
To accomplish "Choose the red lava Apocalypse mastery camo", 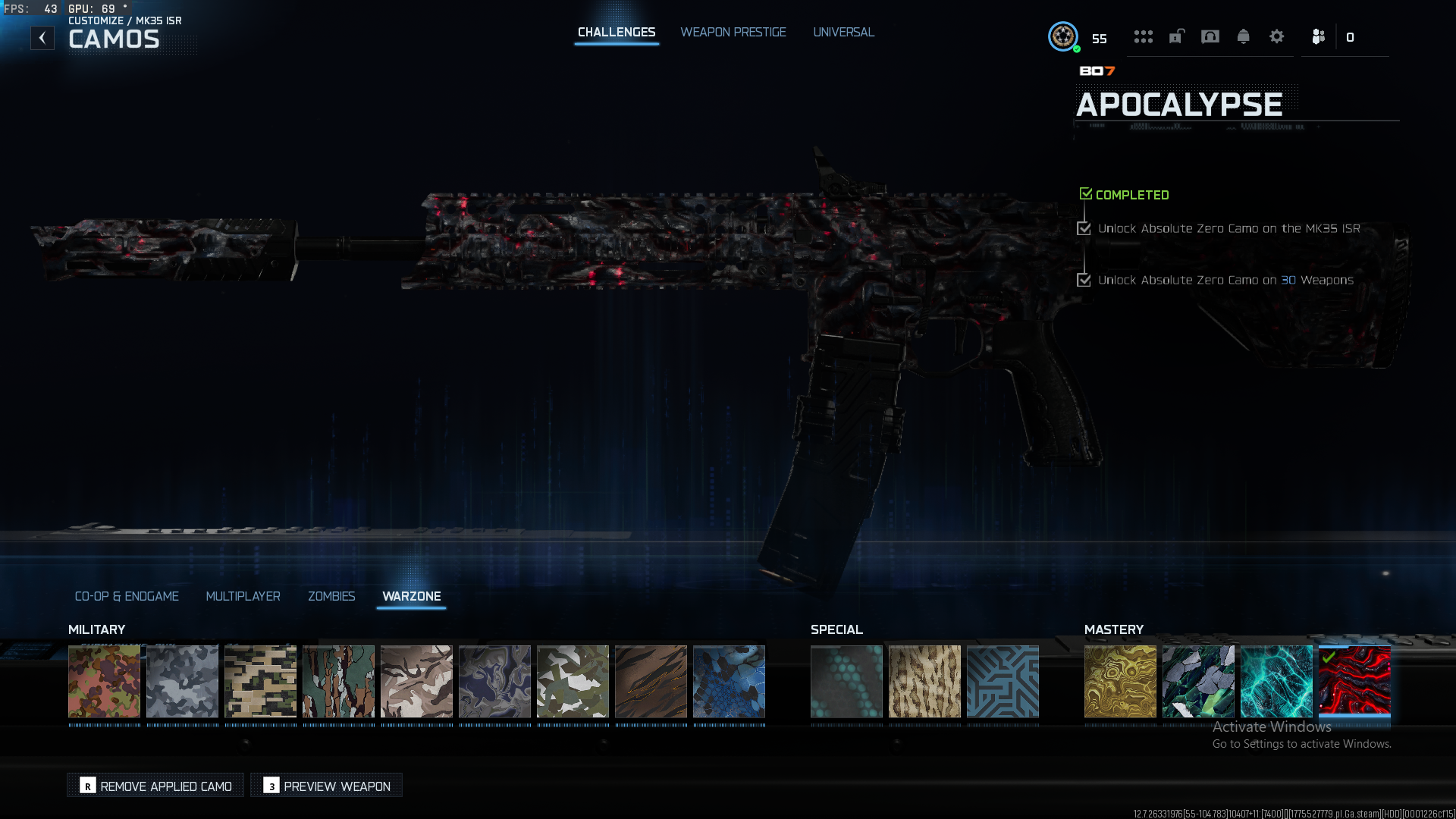I will click(x=1354, y=681).
